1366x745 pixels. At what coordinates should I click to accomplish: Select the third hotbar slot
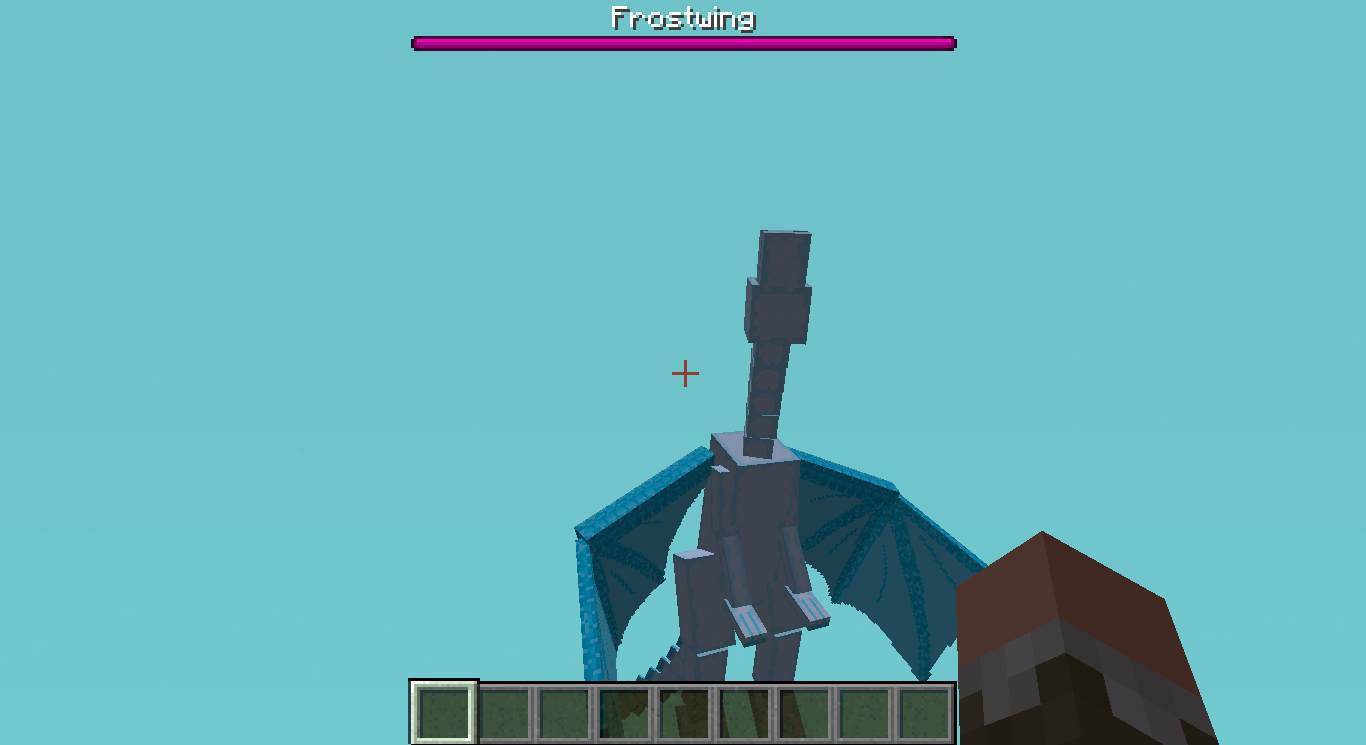(563, 710)
